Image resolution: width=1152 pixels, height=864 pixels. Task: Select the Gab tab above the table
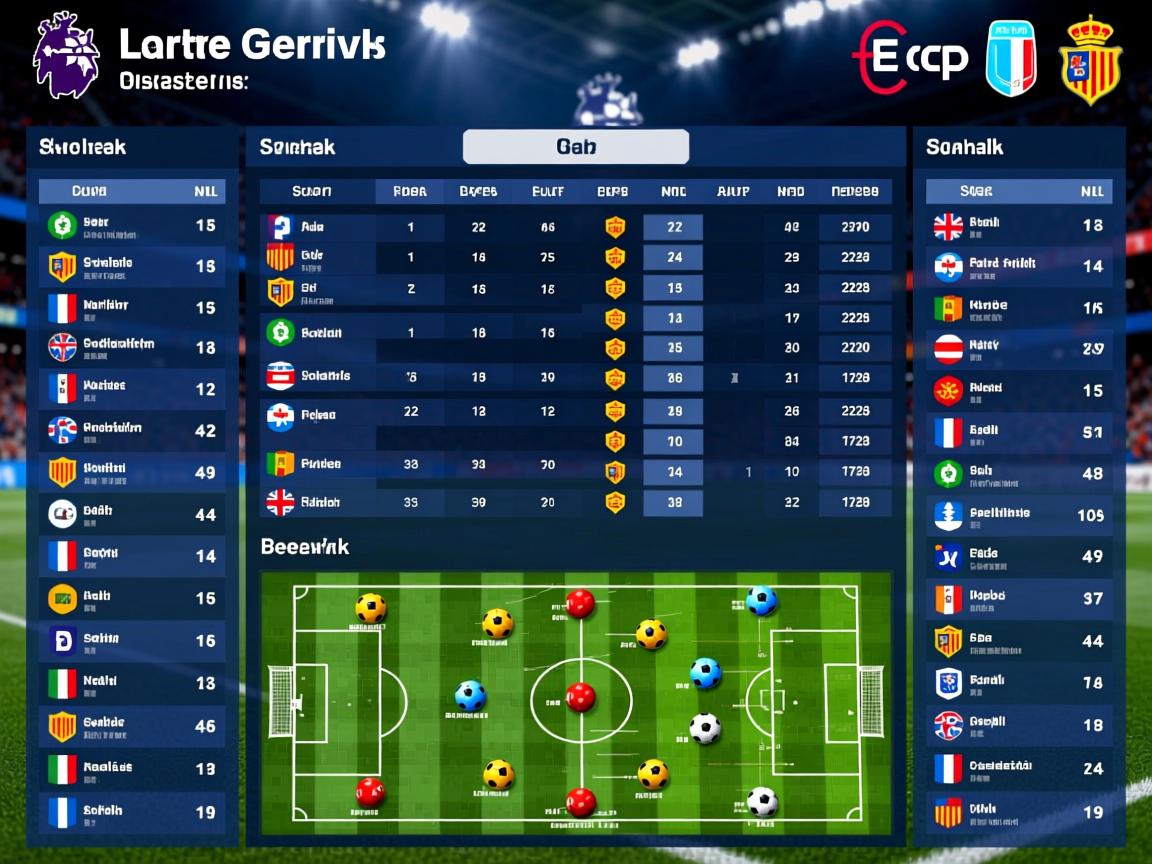click(575, 147)
